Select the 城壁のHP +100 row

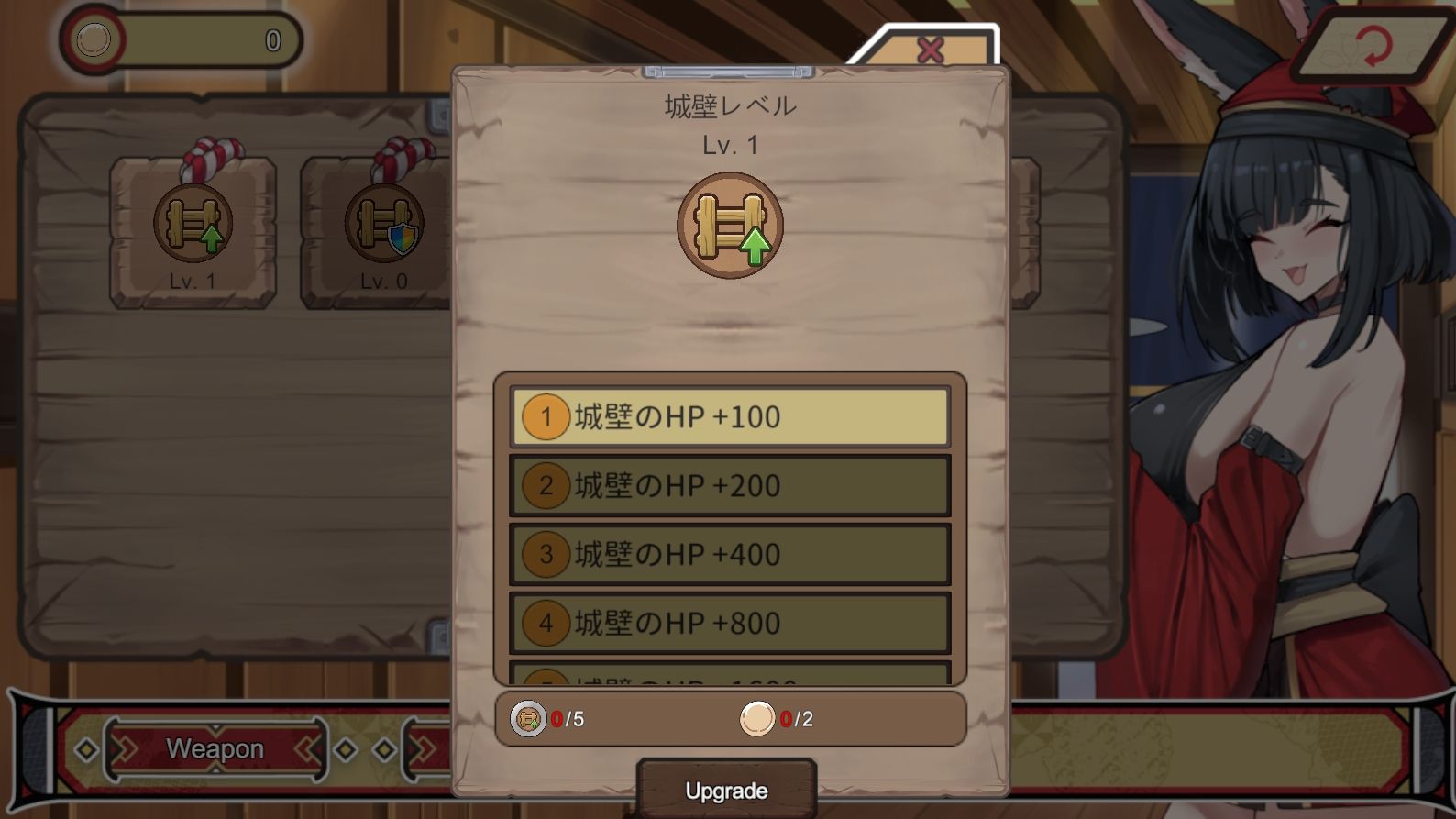(x=730, y=417)
